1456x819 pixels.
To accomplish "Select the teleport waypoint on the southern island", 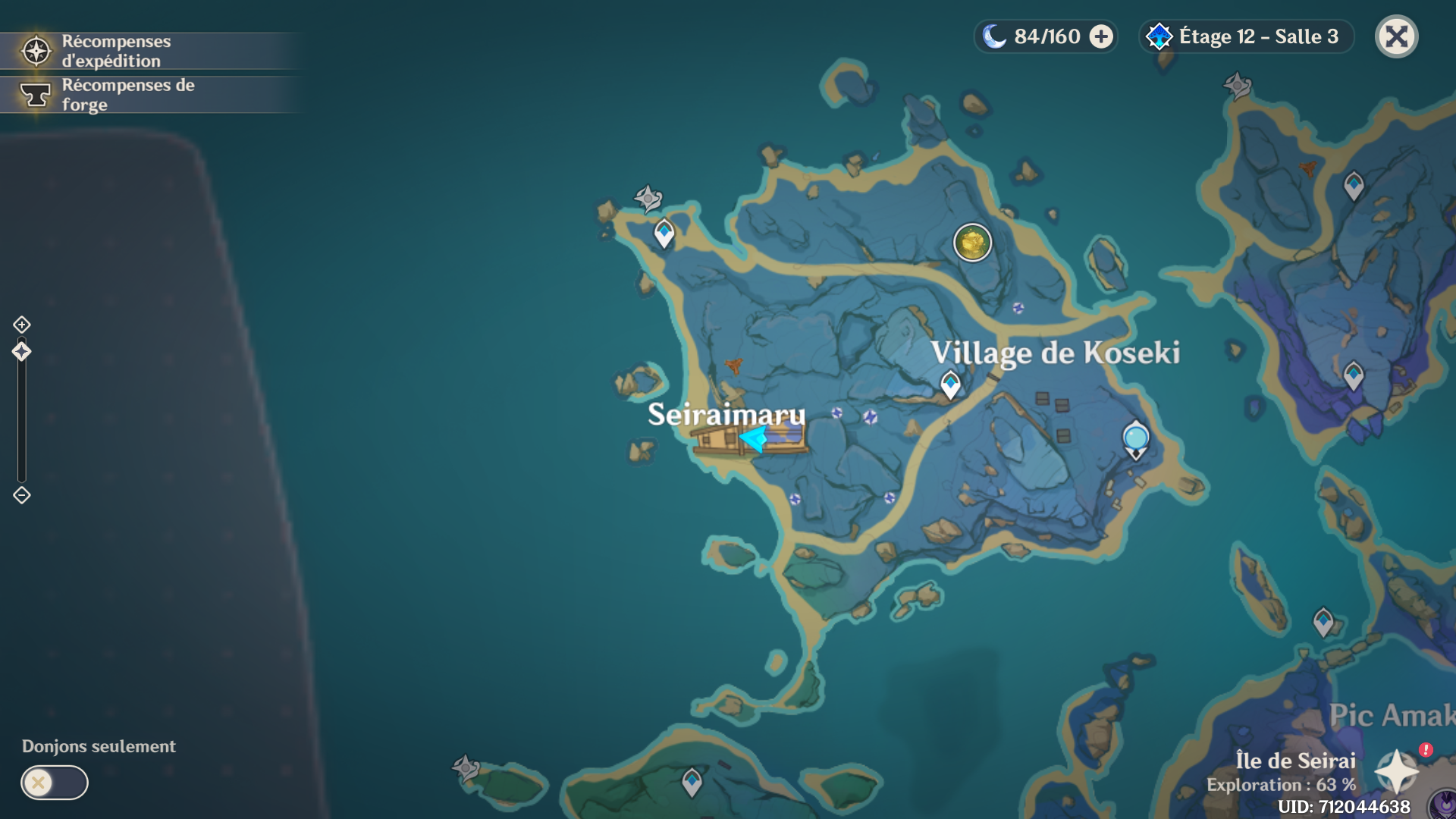I will click(x=692, y=781).
